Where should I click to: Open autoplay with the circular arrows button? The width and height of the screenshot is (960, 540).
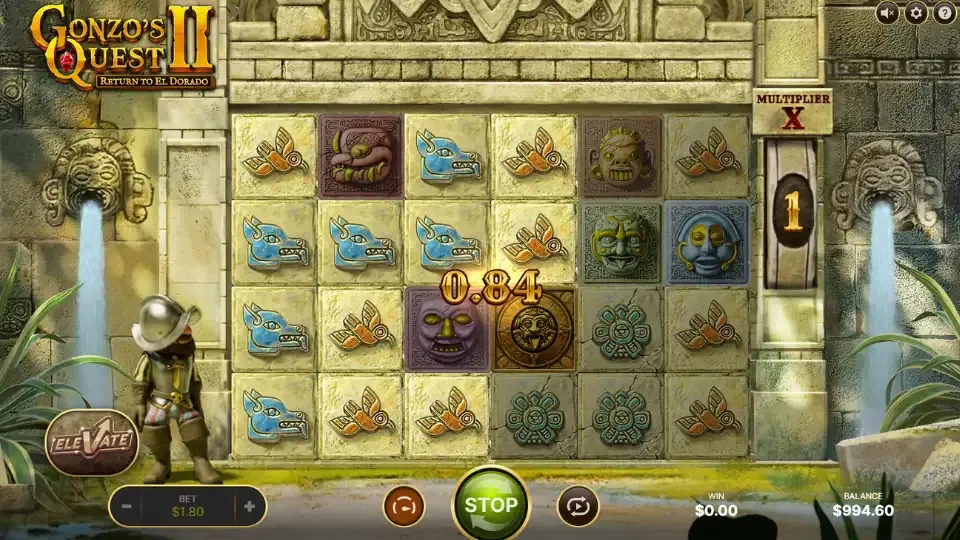(577, 506)
